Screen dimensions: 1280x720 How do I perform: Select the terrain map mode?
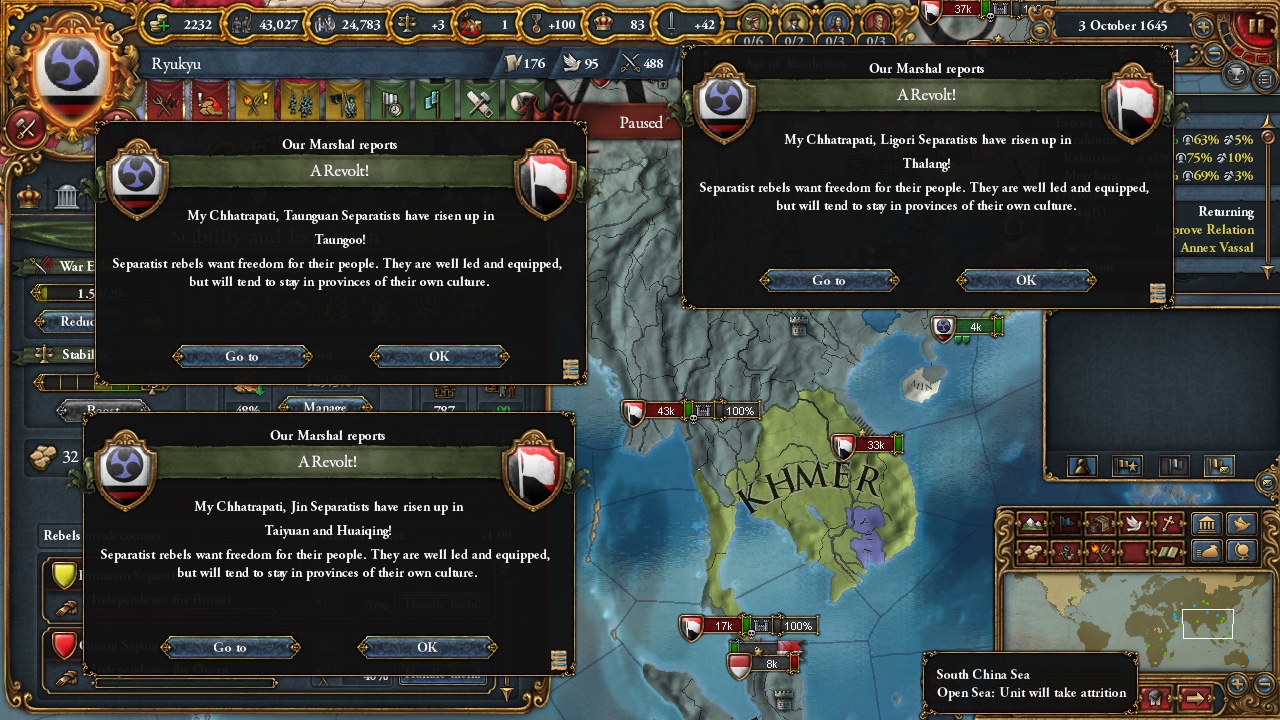[x=1031, y=523]
